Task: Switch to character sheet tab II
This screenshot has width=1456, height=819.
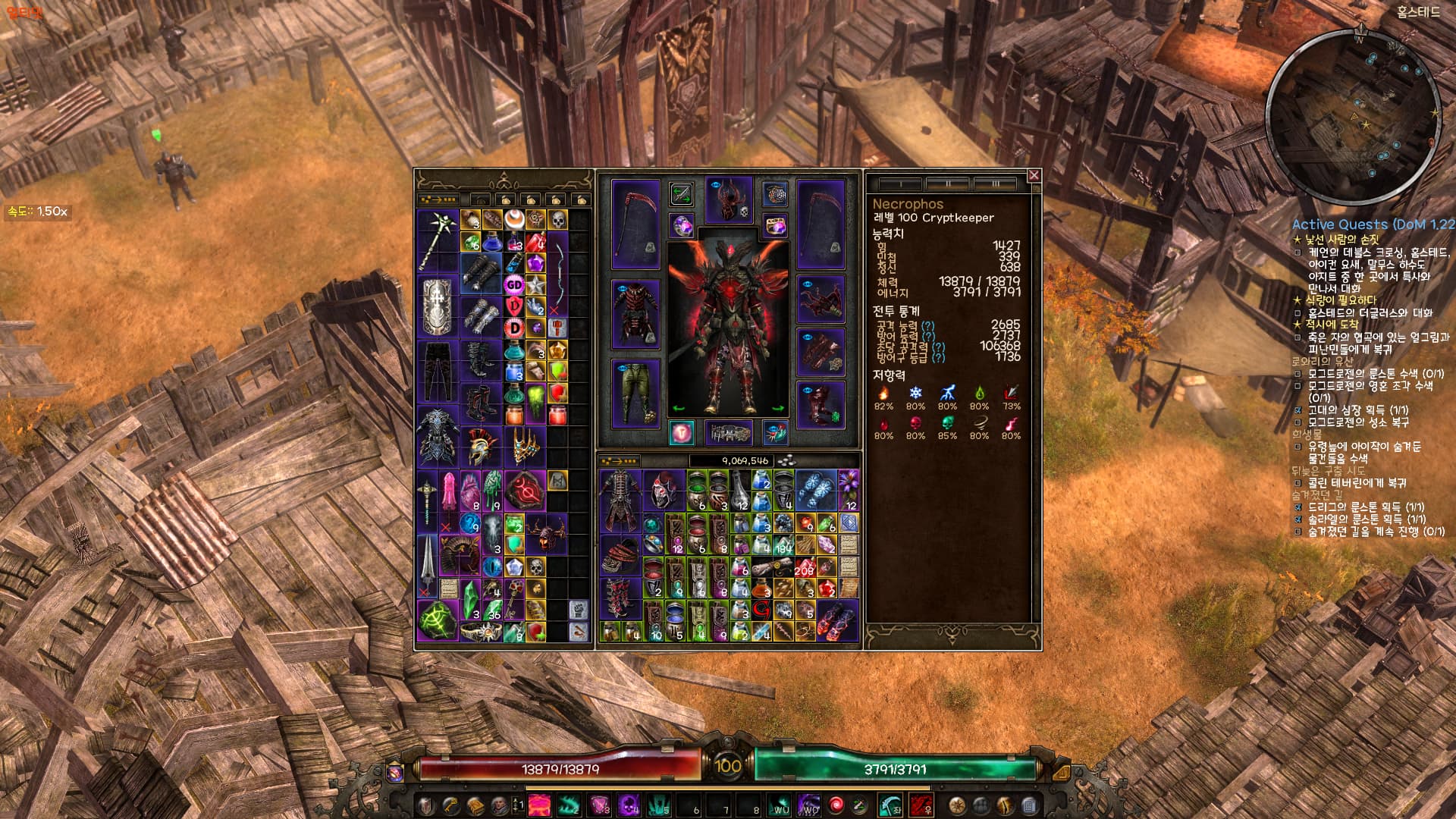Action: coord(948,184)
